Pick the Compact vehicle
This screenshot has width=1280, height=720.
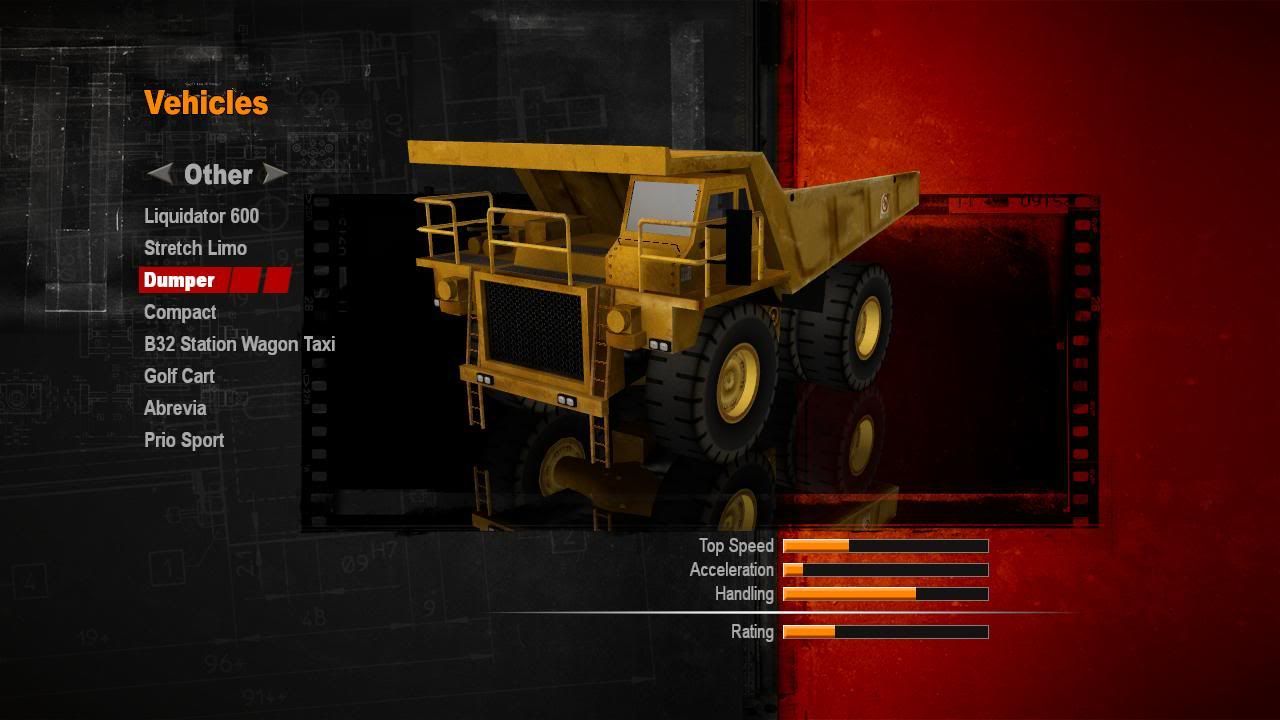coord(180,312)
